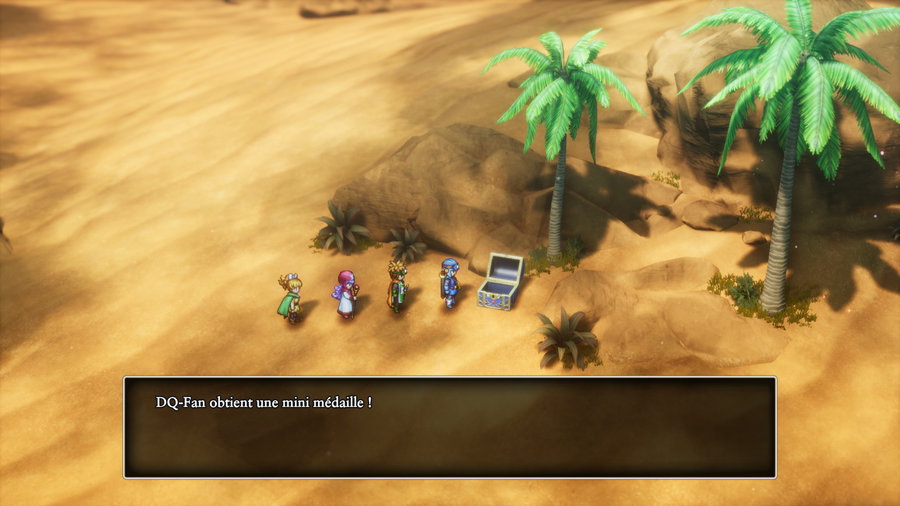Advance the mini médaille message box
The width and height of the screenshot is (900, 506).
pyautogui.click(x=449, y=427)
